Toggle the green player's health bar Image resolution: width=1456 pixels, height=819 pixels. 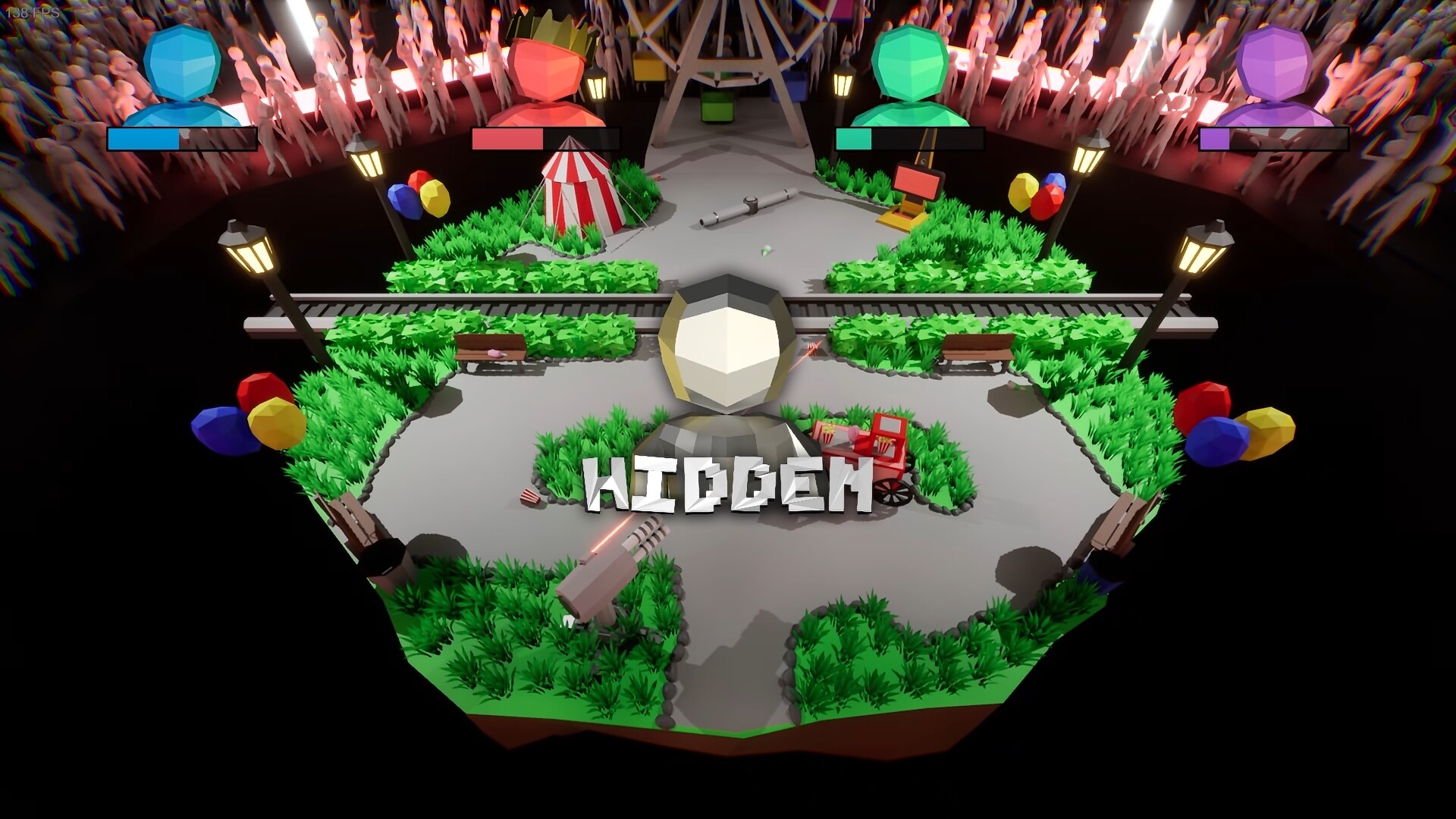[x=908, y=140]
